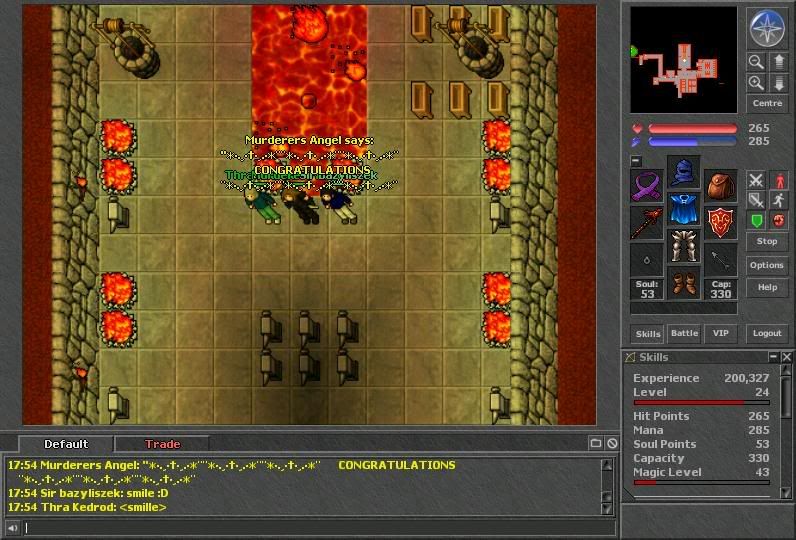796x540 pixels.
Task: Centre the minimap on the player
Action: 766,103
